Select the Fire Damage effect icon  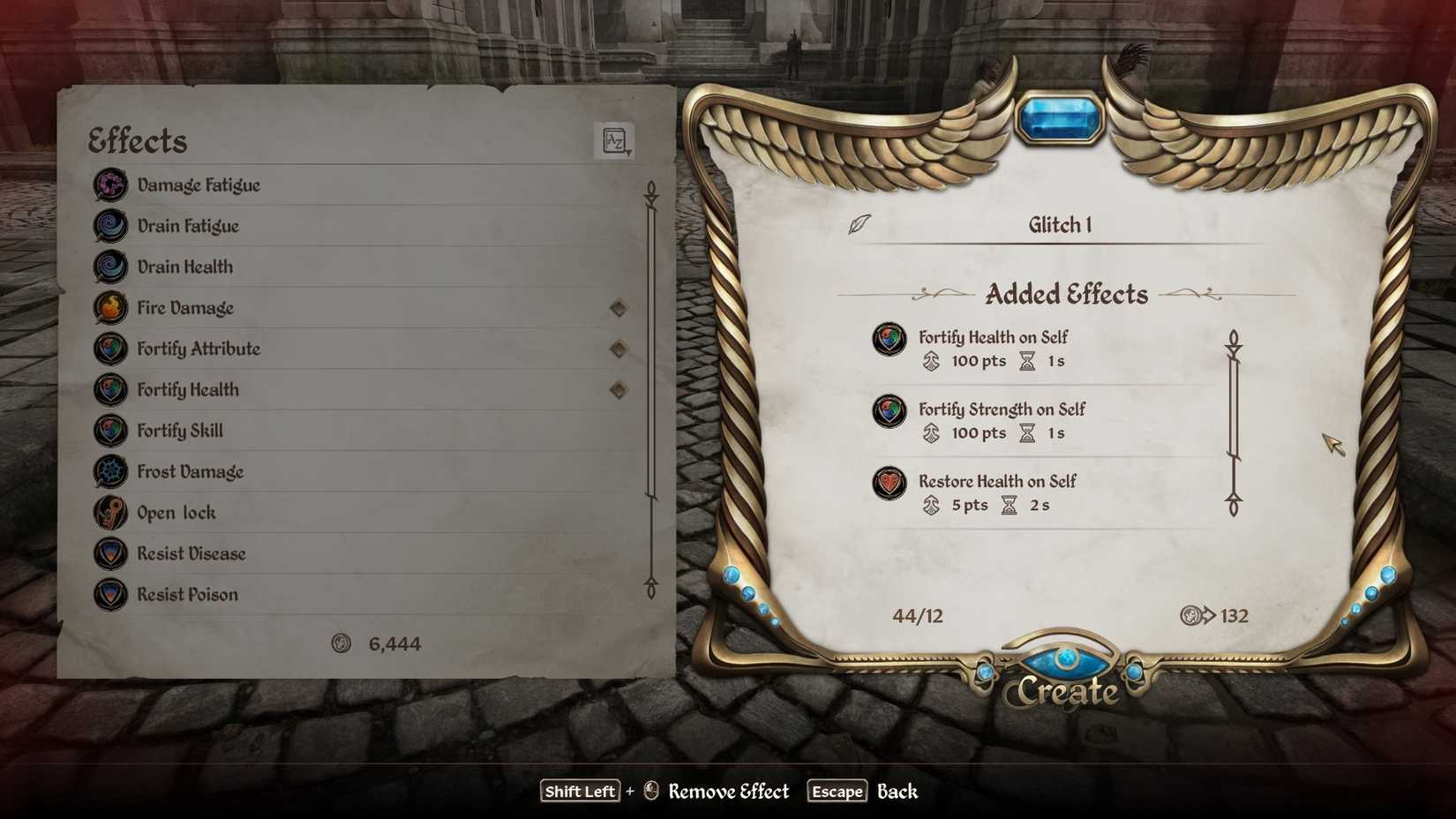point(110,307)
